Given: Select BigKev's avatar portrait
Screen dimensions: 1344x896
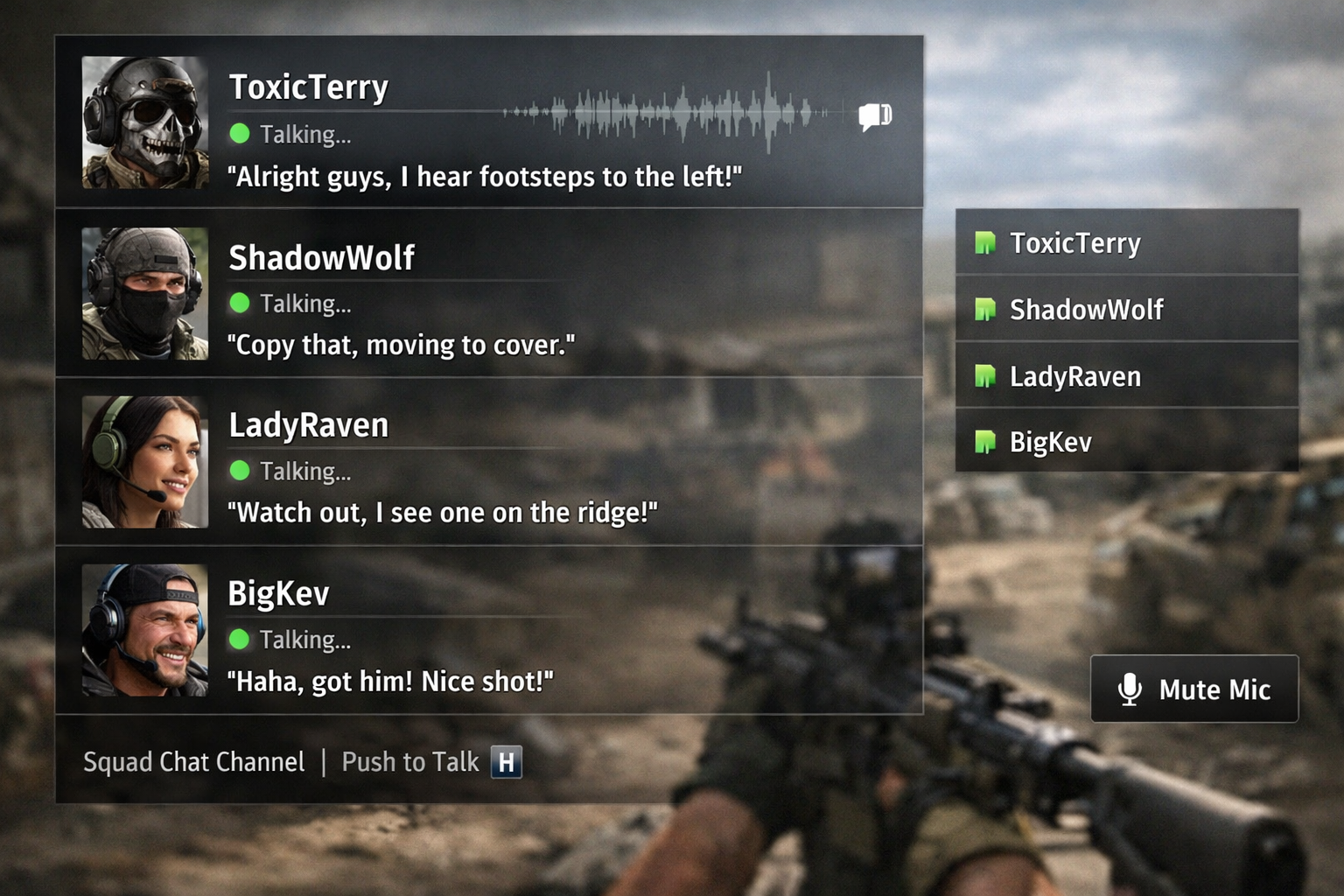Looking at the screenshot, I should pos(145,630).
